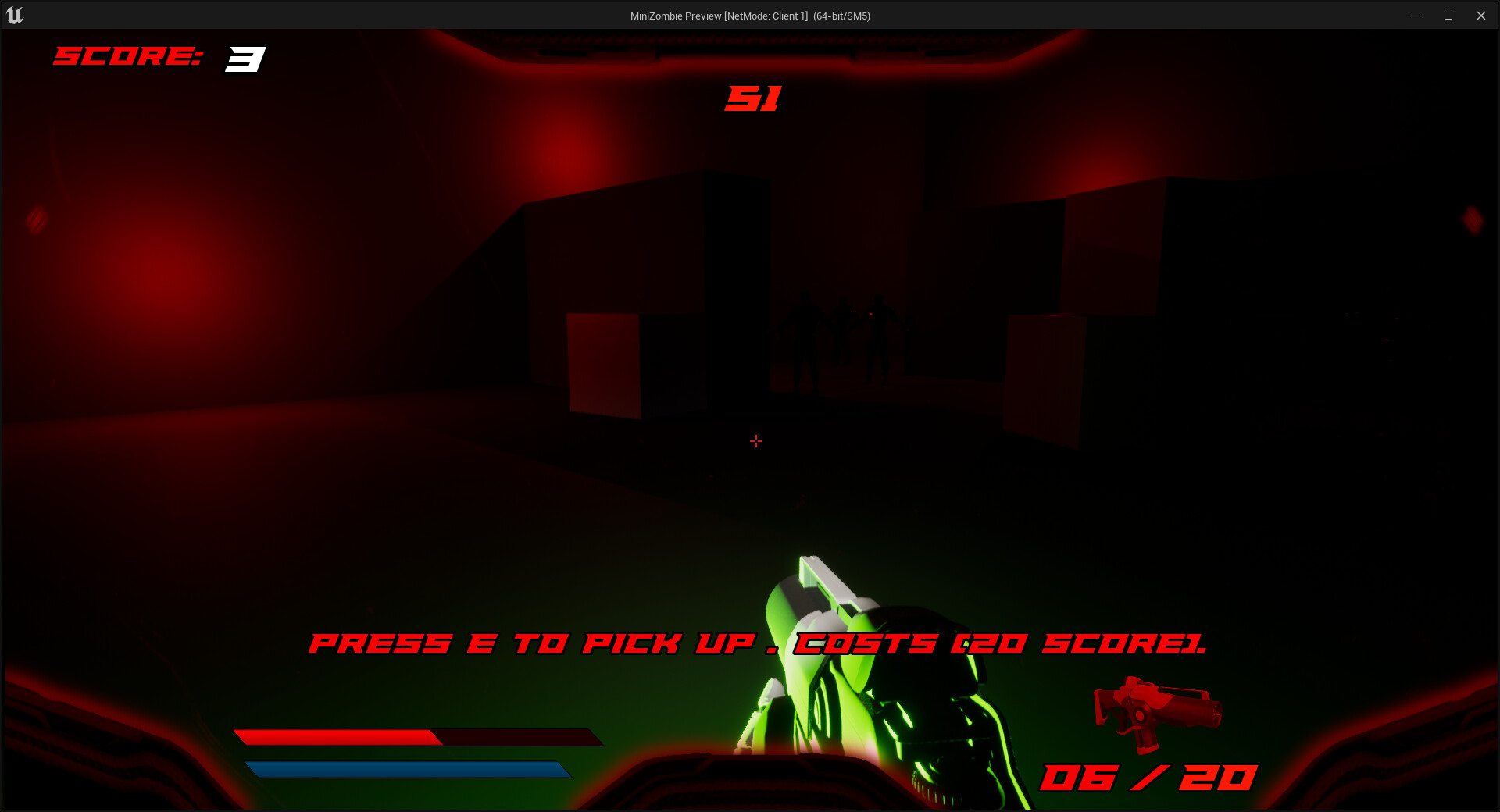Screen dimensions: 1500x812
Task: Select the SCORE label in the top corner
Action: point(129,56)
